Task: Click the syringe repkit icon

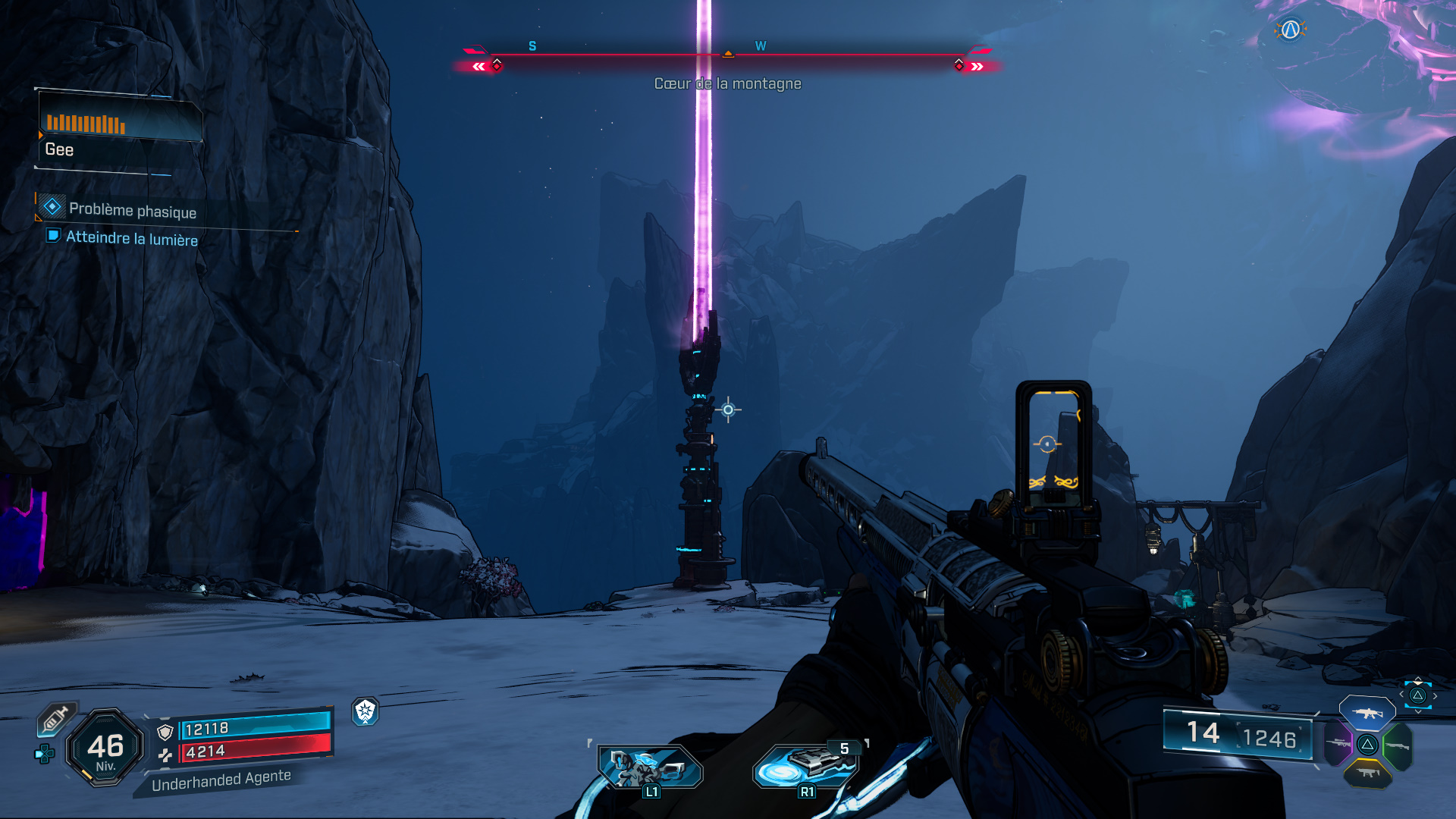Action: (56, 719)
